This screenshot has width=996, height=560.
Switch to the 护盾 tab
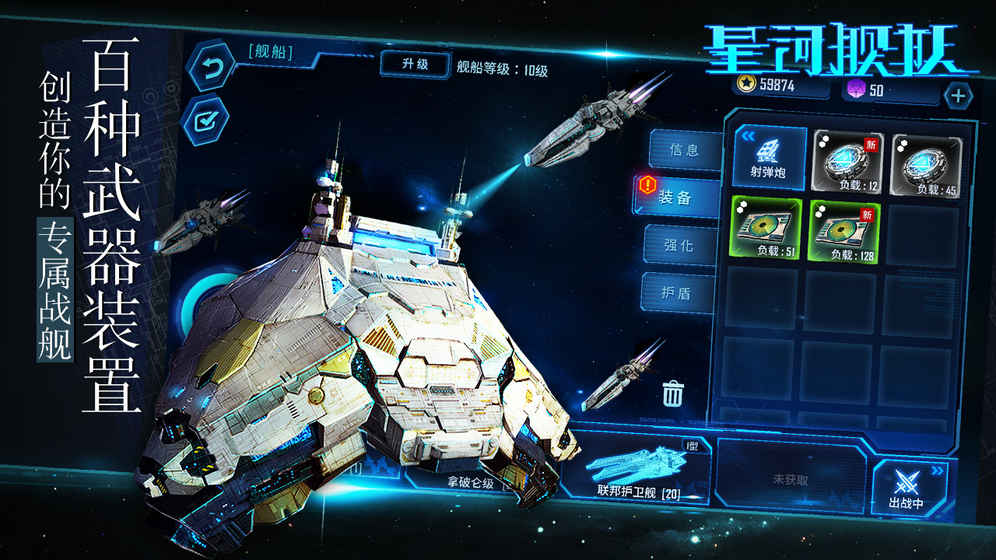[683, 294]
